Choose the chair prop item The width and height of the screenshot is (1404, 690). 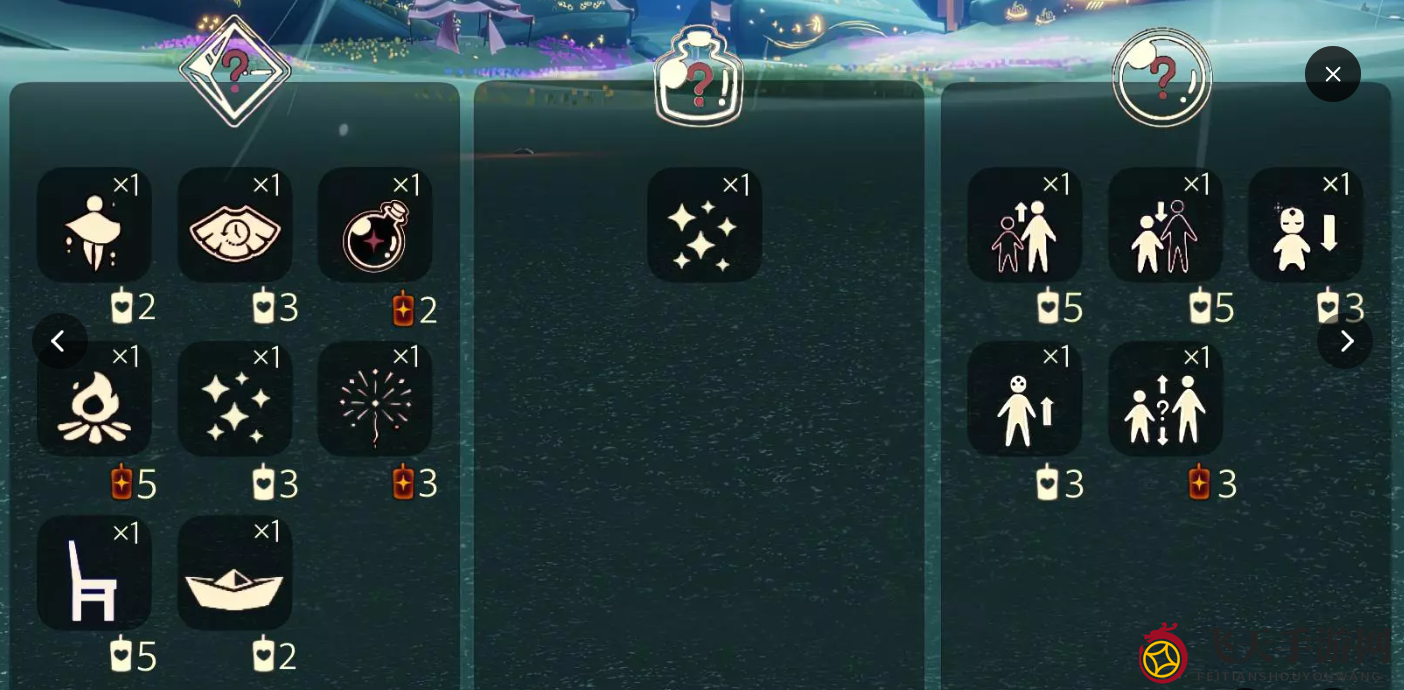tap(94, 573)
